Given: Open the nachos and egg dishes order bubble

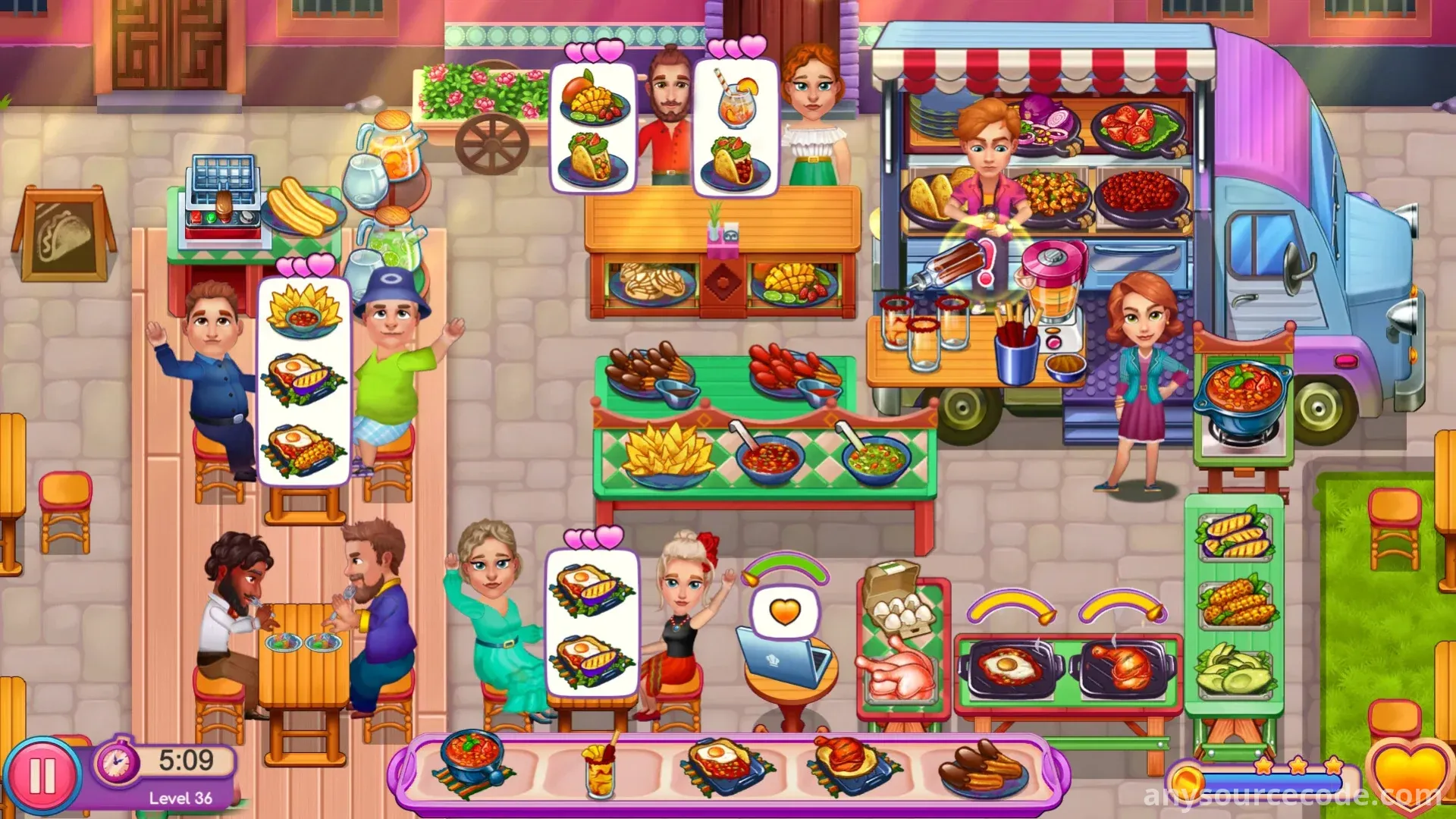Looking at the screenshot, I should pos(304,379).
